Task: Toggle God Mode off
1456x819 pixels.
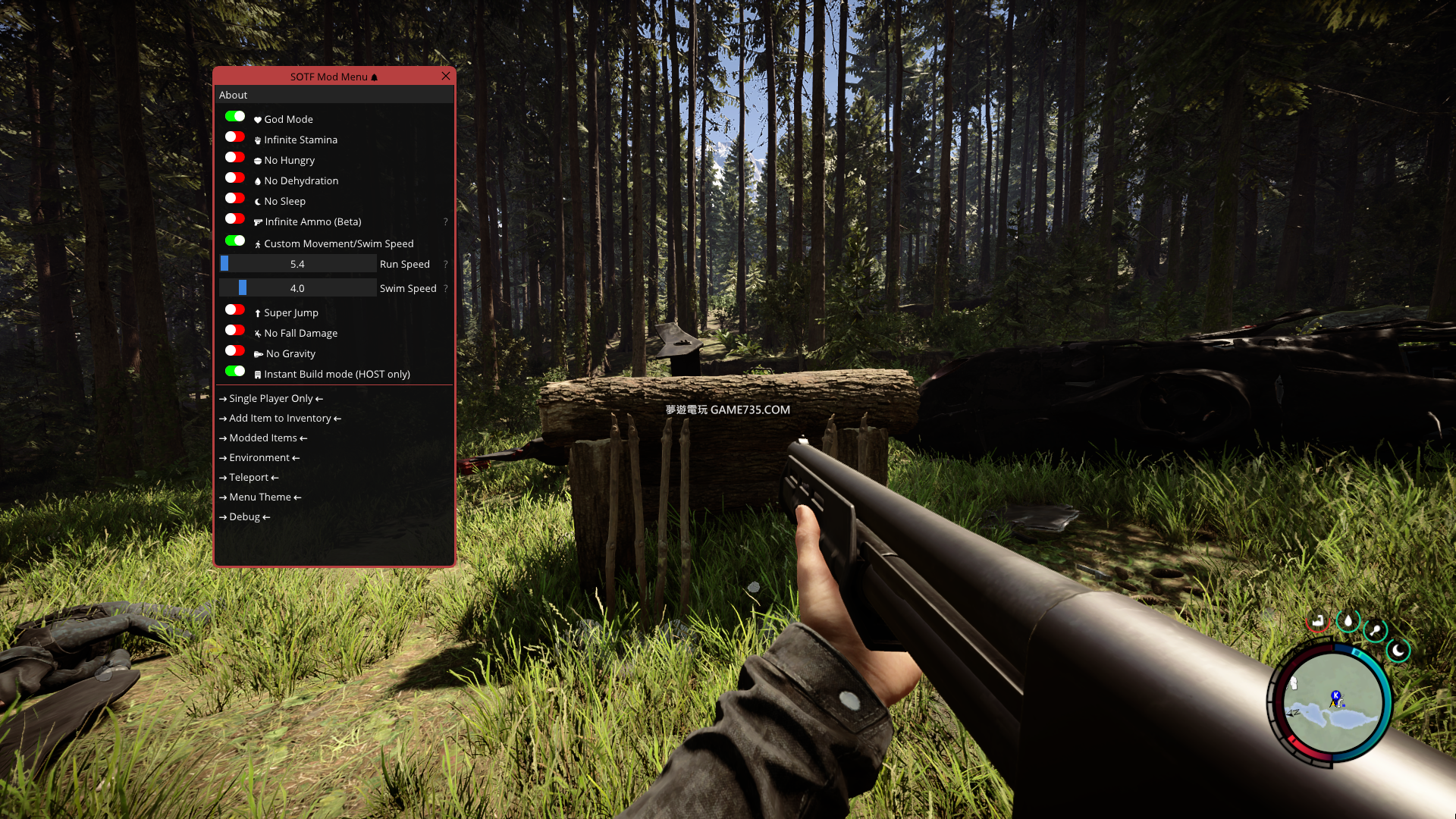Action: point(235,117)
